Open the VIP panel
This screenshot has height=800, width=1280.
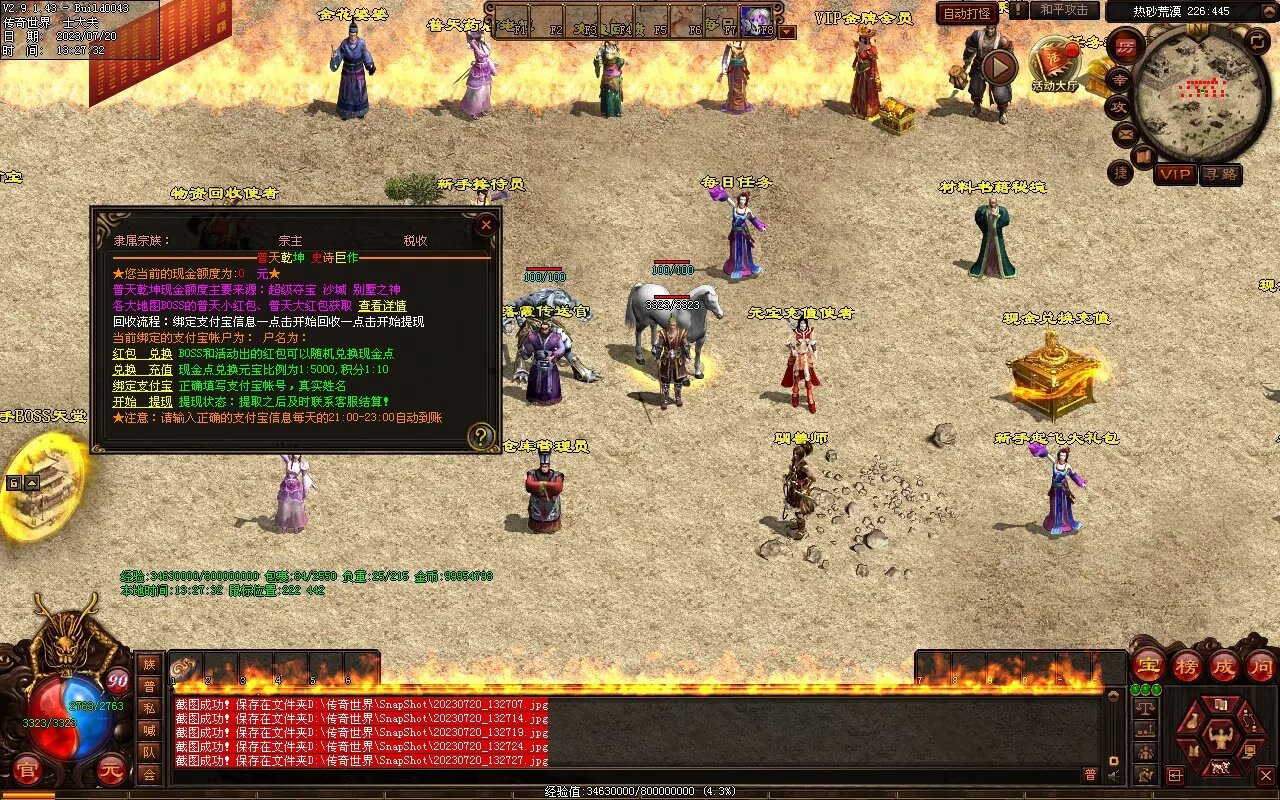tap(1175, 174)
